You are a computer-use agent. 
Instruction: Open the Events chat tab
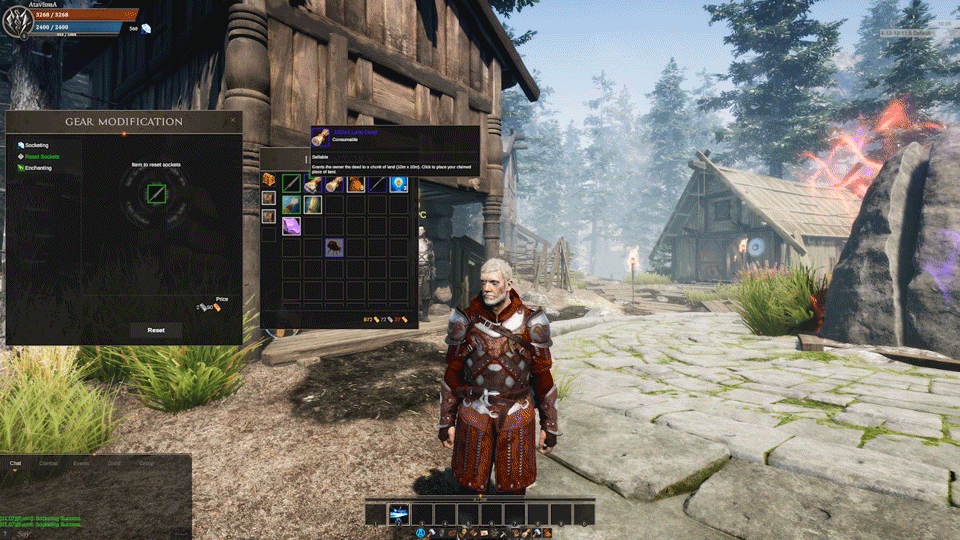coord(82,464)
